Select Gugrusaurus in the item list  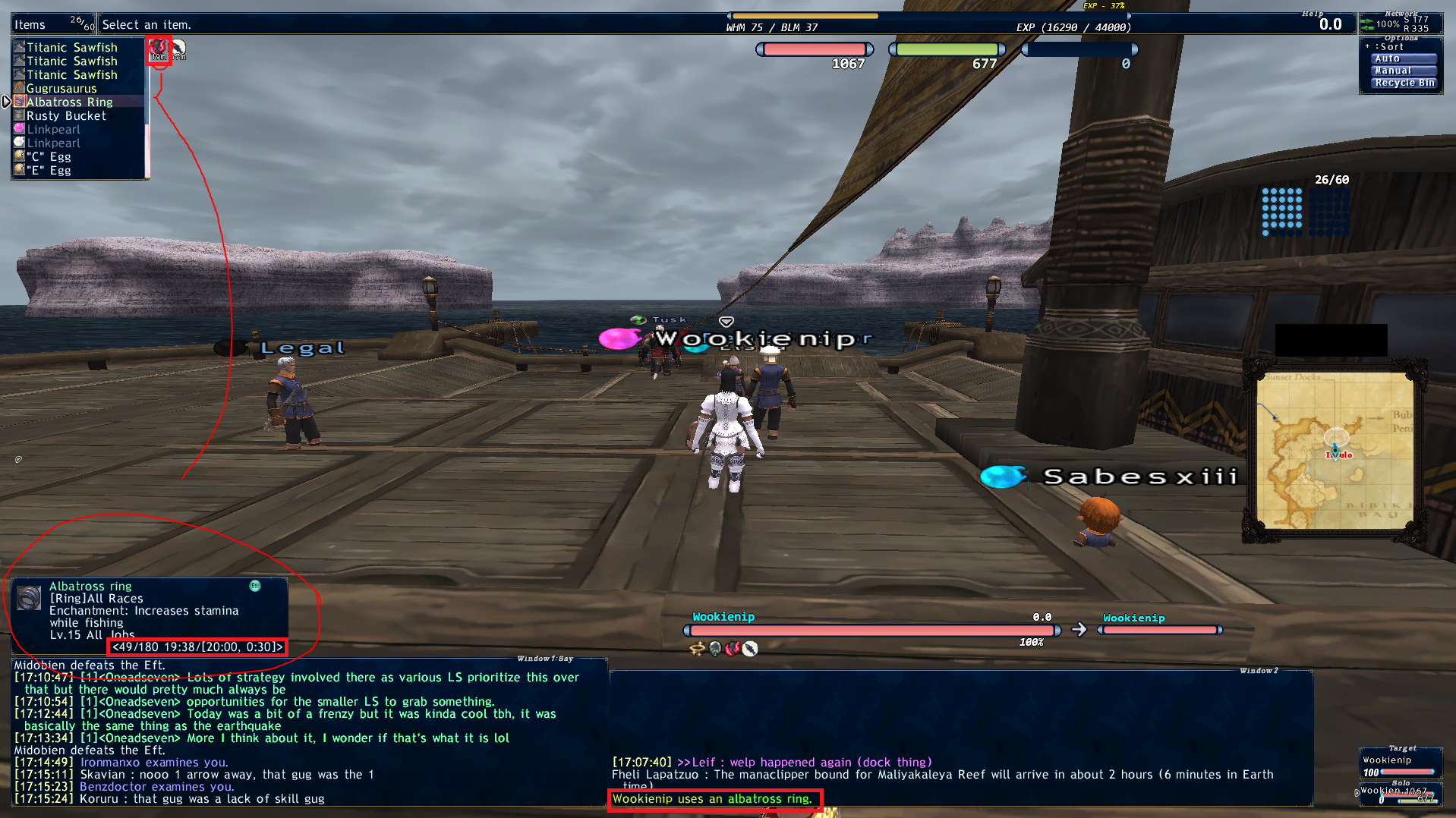[61, 88]
